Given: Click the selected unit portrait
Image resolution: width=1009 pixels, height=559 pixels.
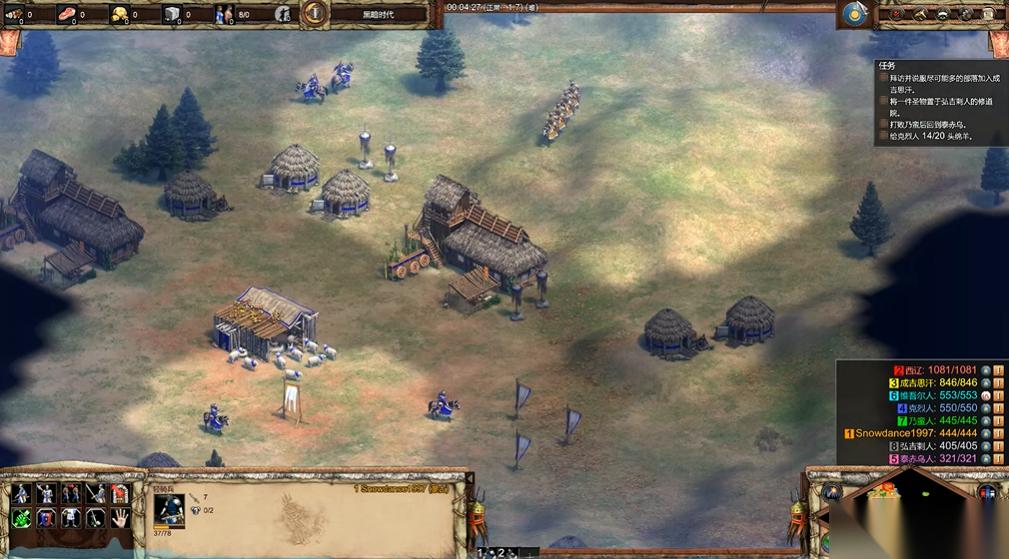Looking at the screenshot, I should click(x=169, y=510).
